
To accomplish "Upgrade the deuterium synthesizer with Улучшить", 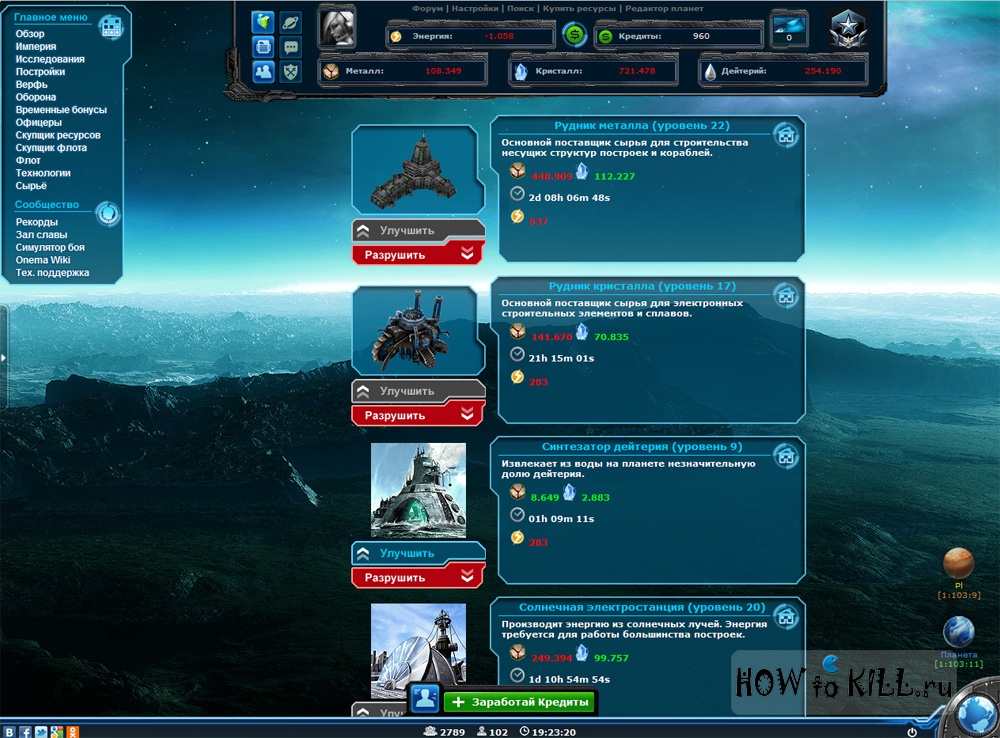I will click(417, 554).
